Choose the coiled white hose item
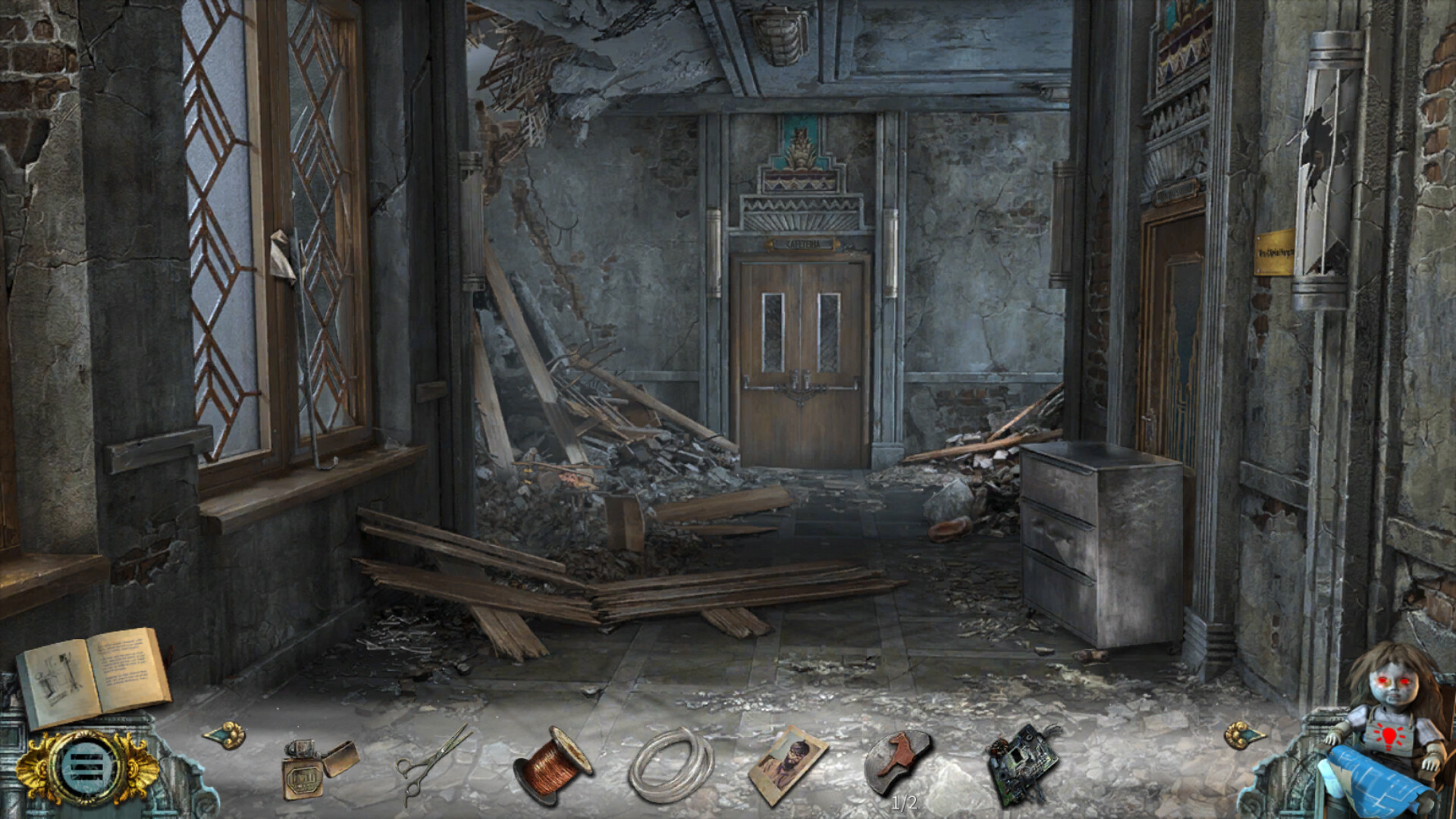The height and width of the screenshot is (819, 1456). tap(670, 764)
